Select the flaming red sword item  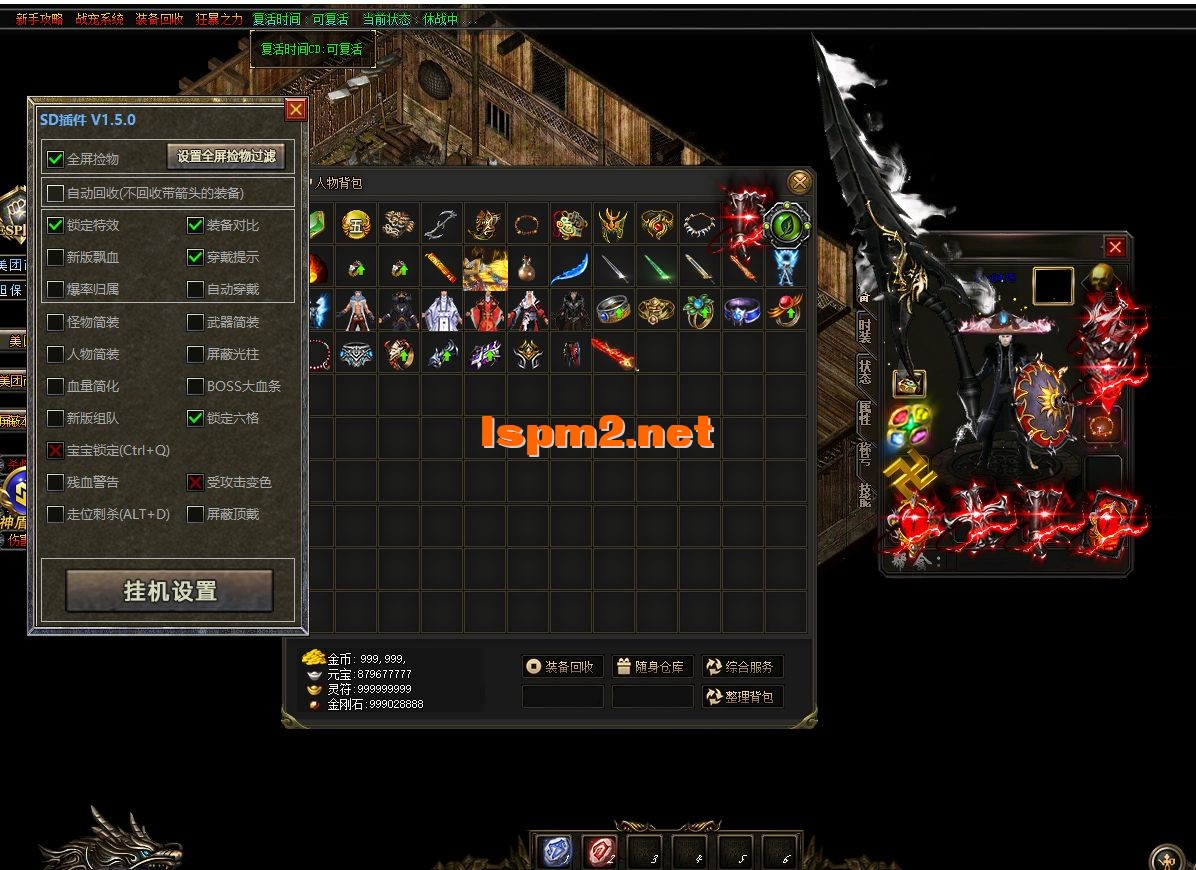coord(612,354)
